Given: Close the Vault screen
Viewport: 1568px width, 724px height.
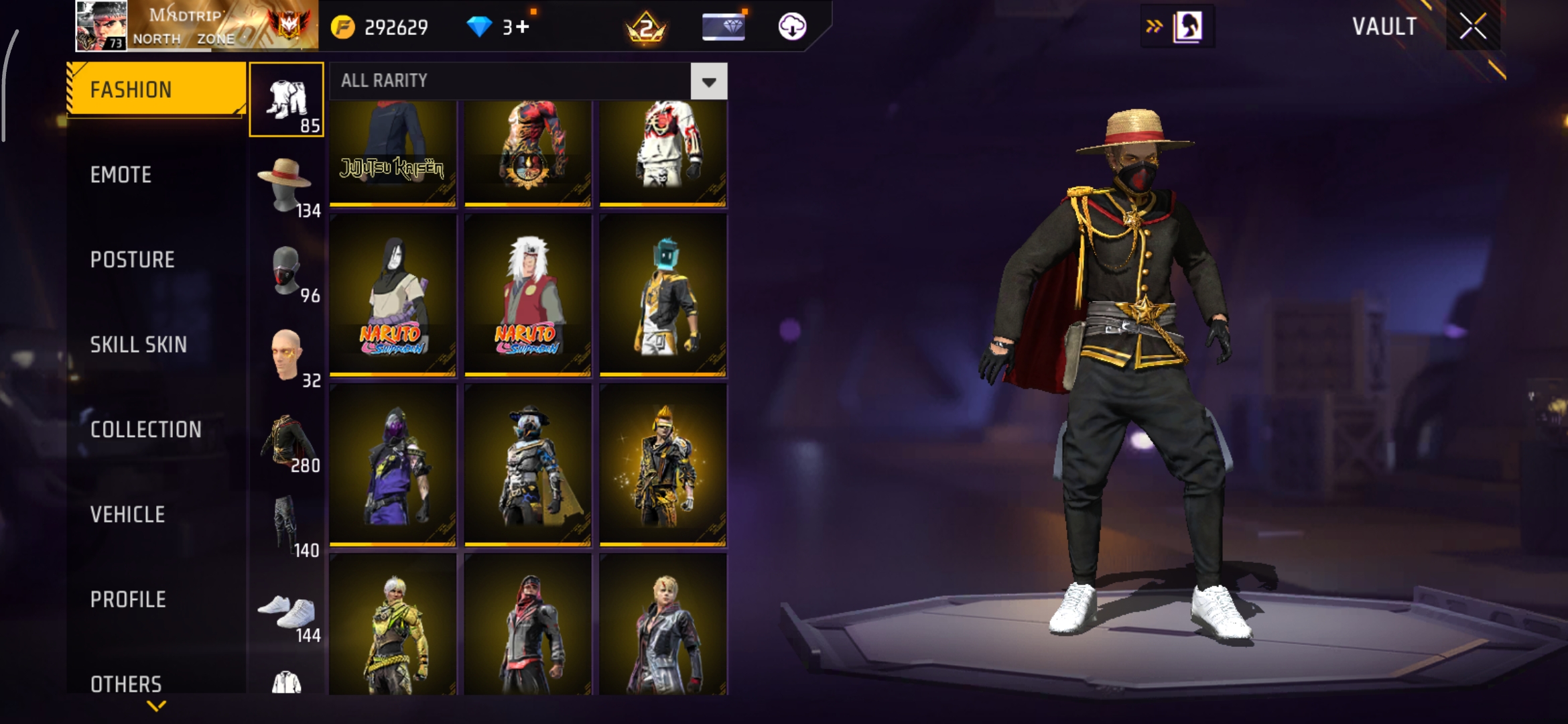Looking at the screenshot, I should tap(1473, 27).
